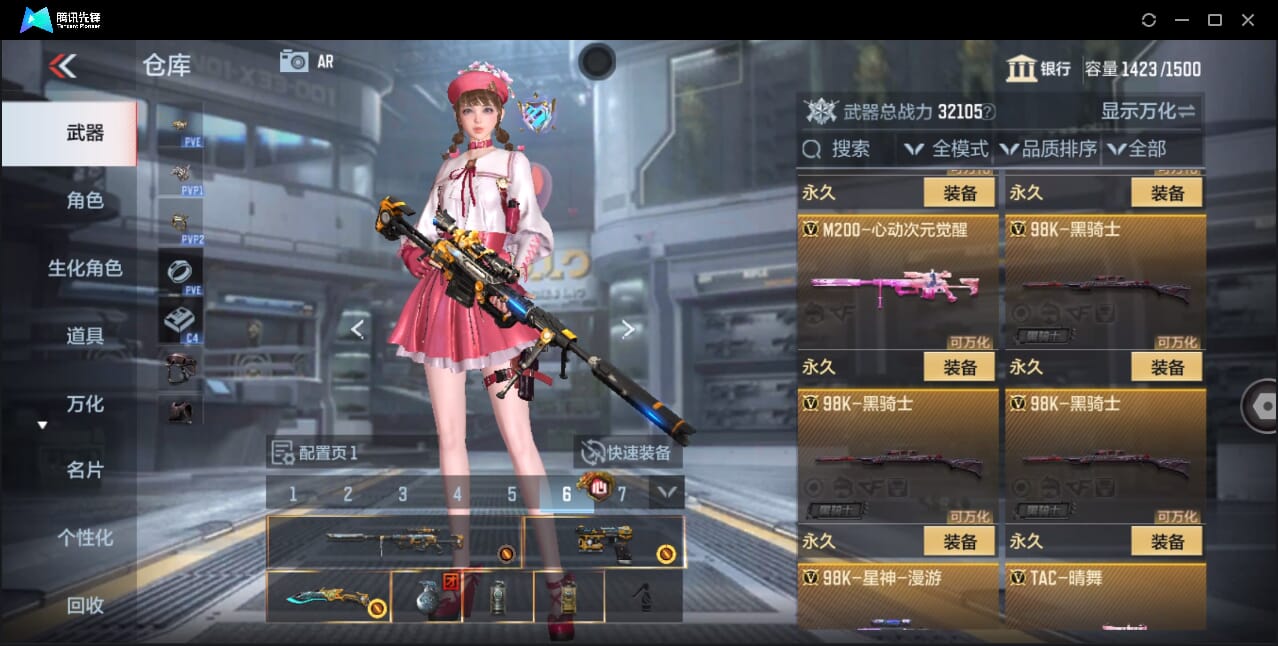Select the primary sniper rifle loadout slot

coord(394,542)
